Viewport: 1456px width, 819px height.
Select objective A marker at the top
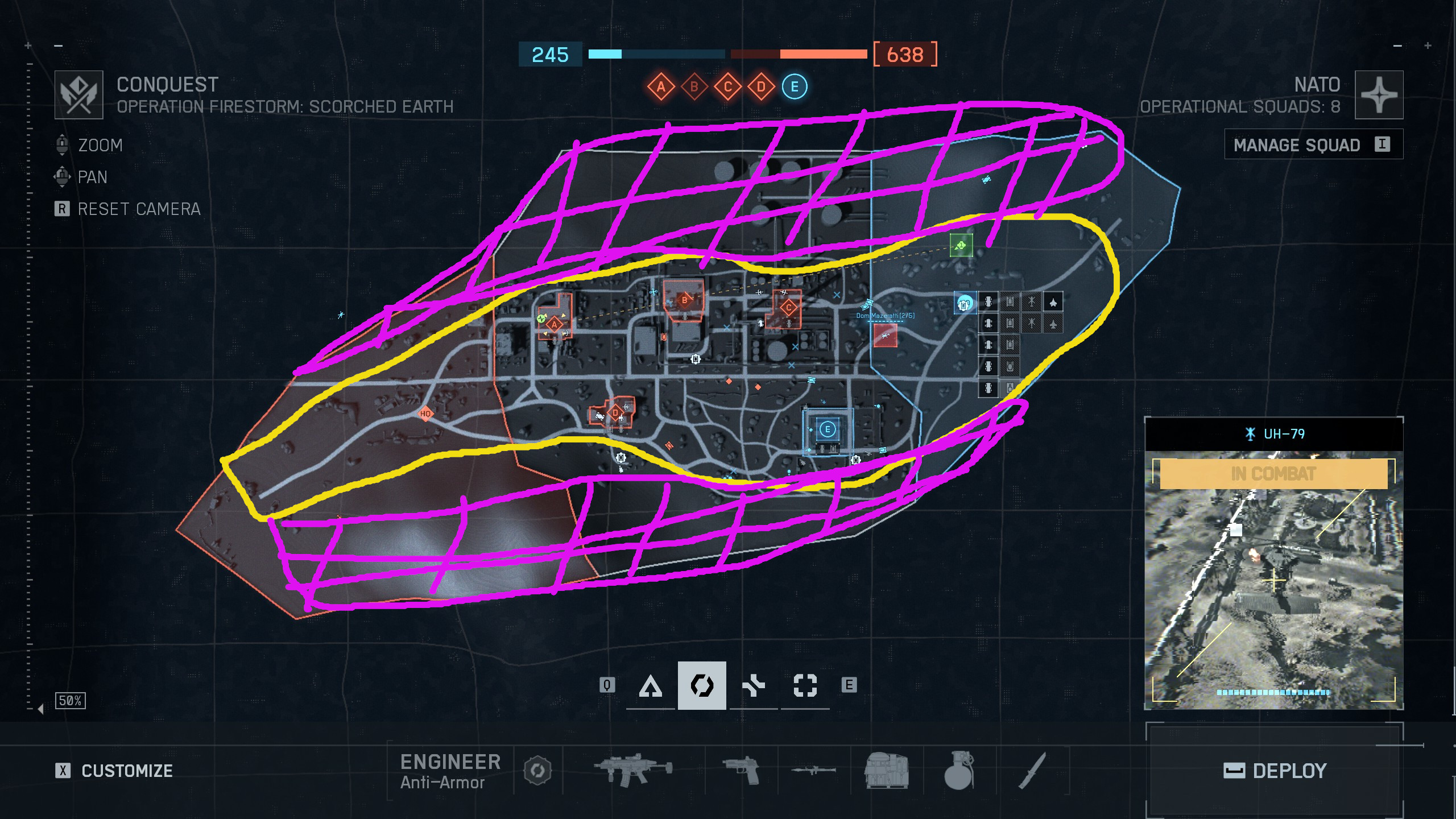[660, 86]
